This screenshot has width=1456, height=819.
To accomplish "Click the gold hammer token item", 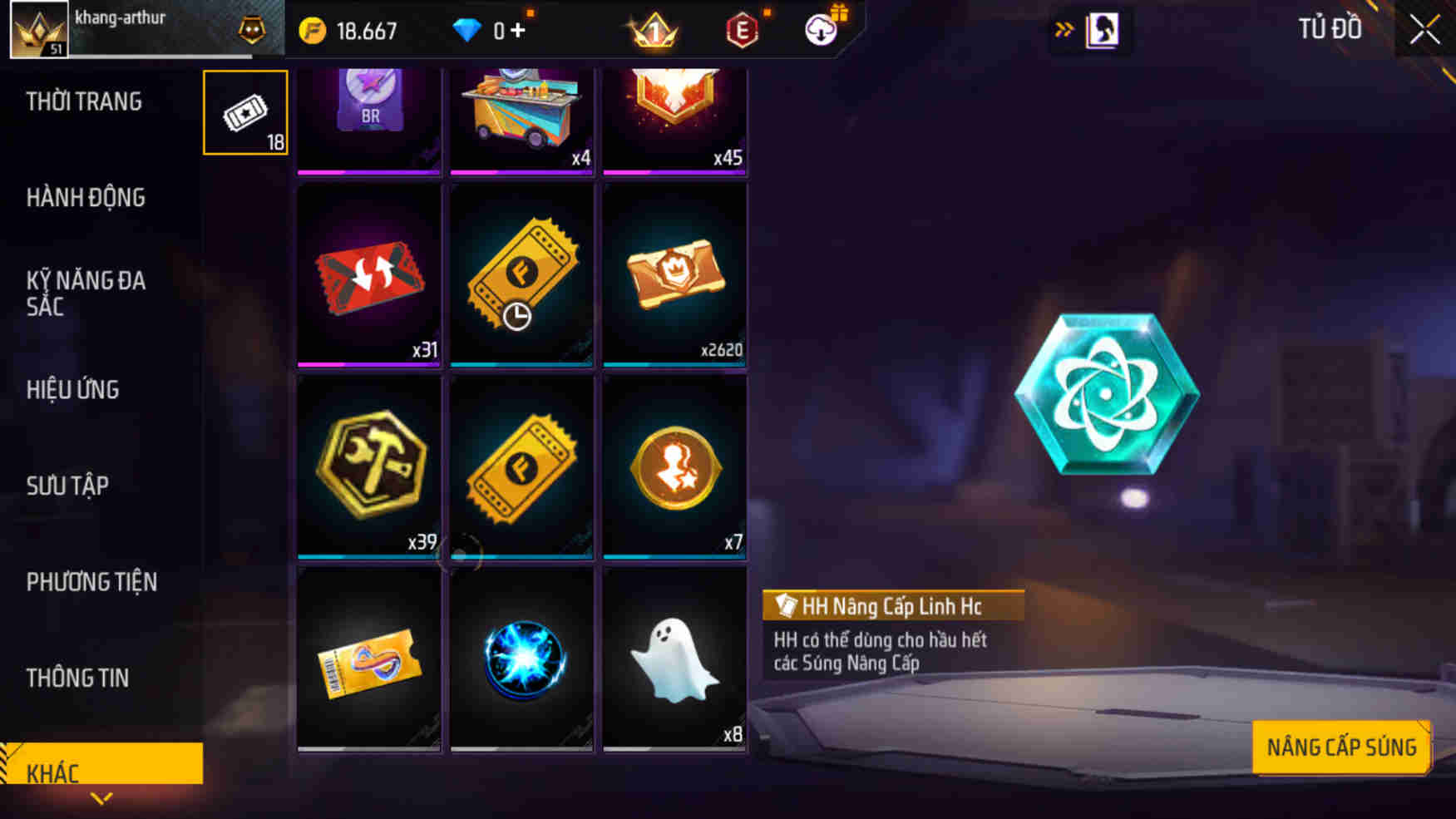I will pyautogui.click(x=368, y=466).
